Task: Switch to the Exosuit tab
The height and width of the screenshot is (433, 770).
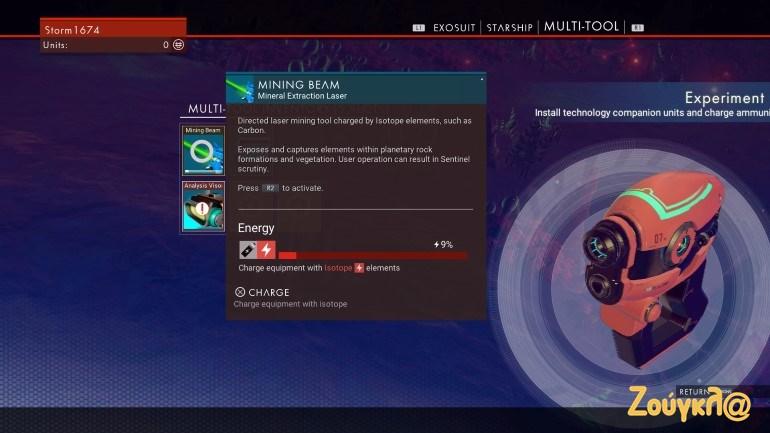Action: [x=454, y=27]
